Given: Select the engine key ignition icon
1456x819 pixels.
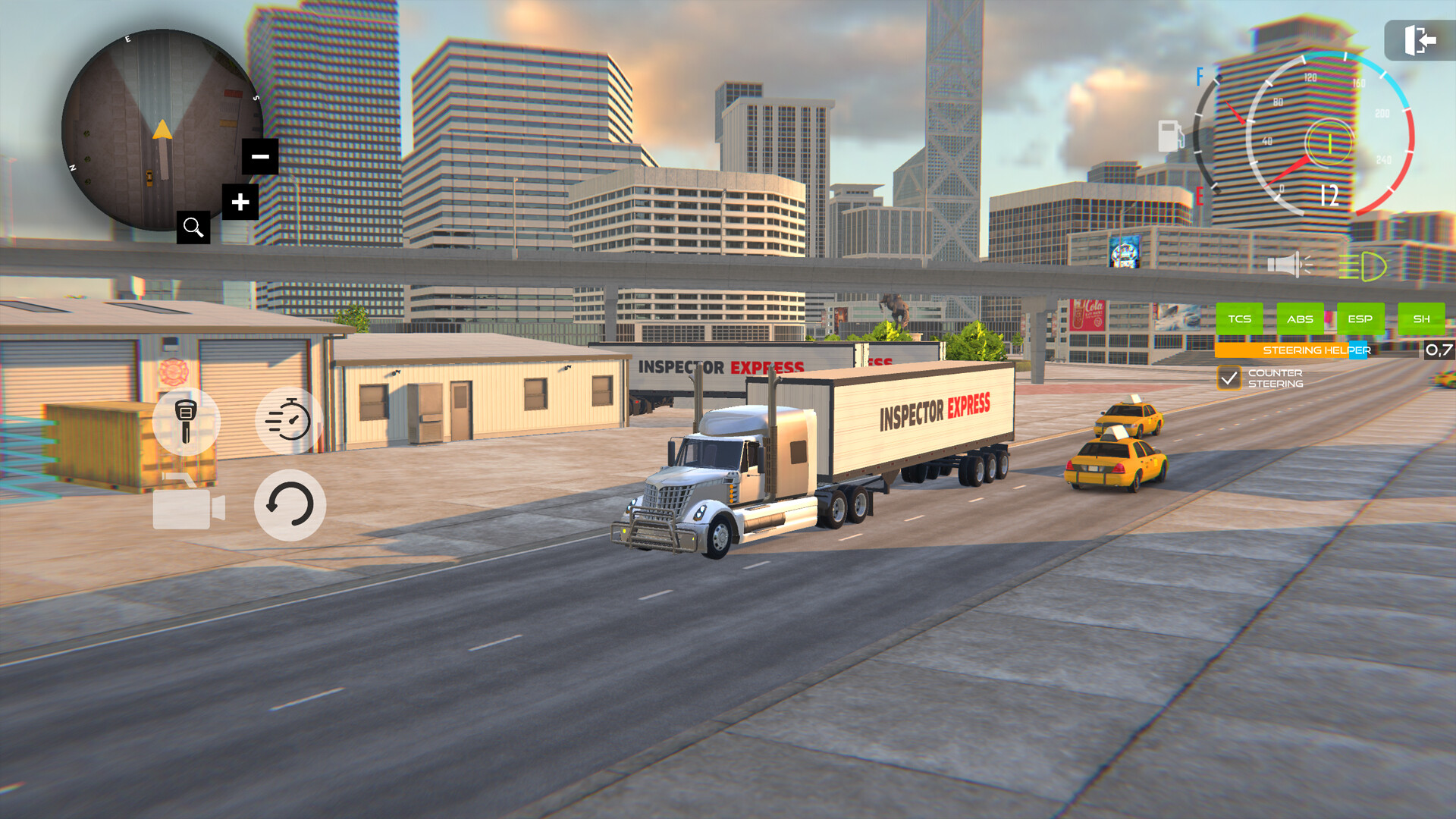Looking at the screenshot, I should click(185, 421).
